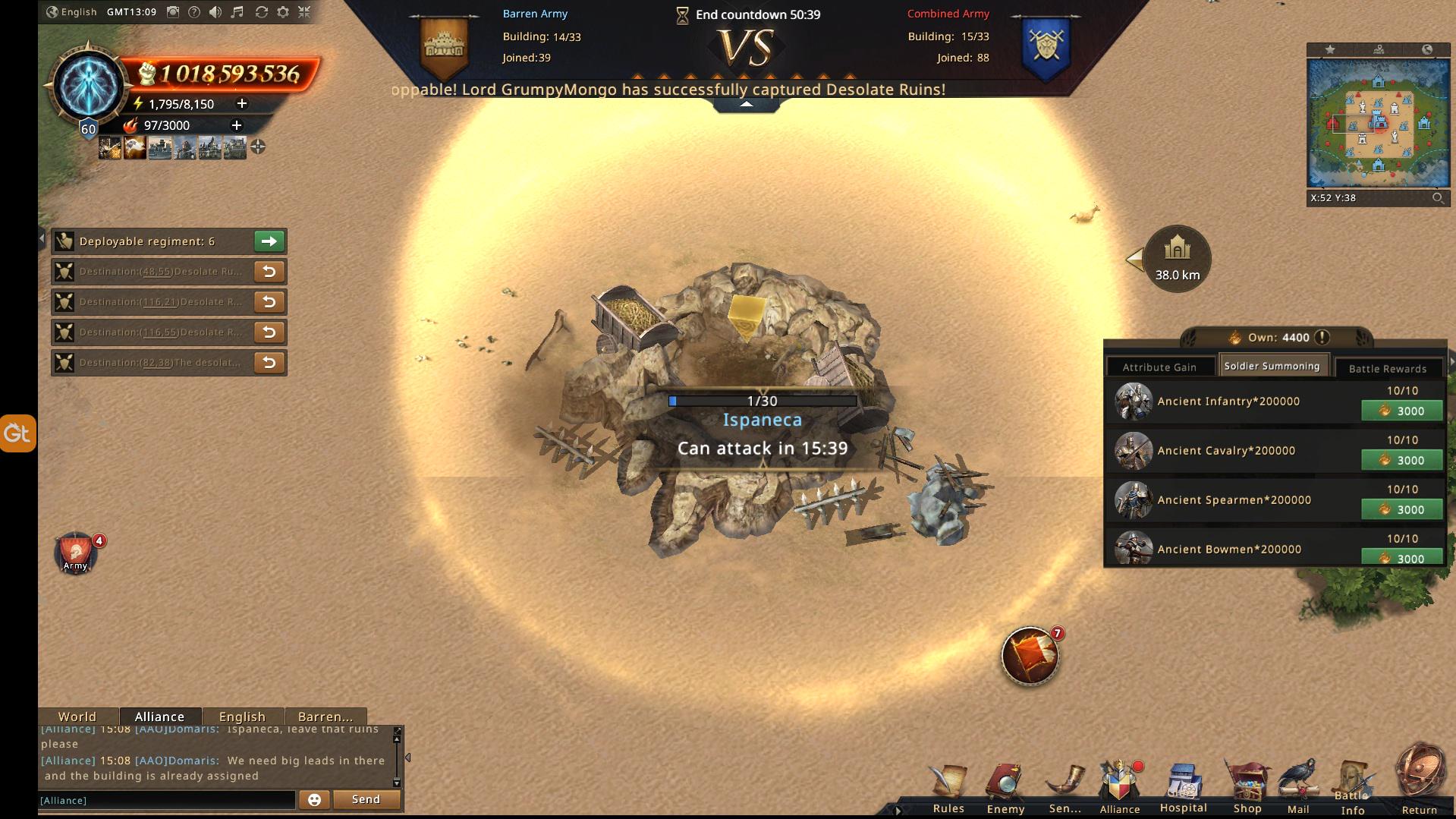Image resolution: width=1456 pixels, height=819 pixels.
Task: Switch to the Battle Rewards tab
Action: [x=1387, y=369]
